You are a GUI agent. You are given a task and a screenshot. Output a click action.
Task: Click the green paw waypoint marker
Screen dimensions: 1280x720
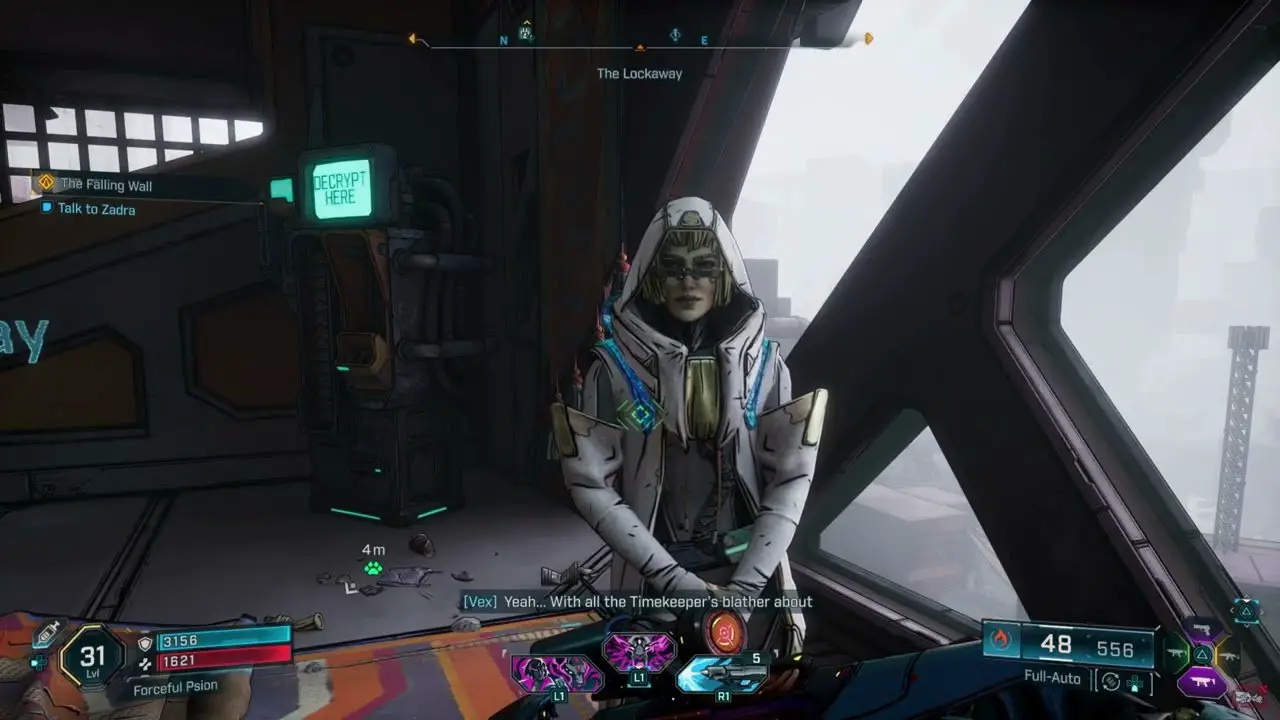pos(373,568)
